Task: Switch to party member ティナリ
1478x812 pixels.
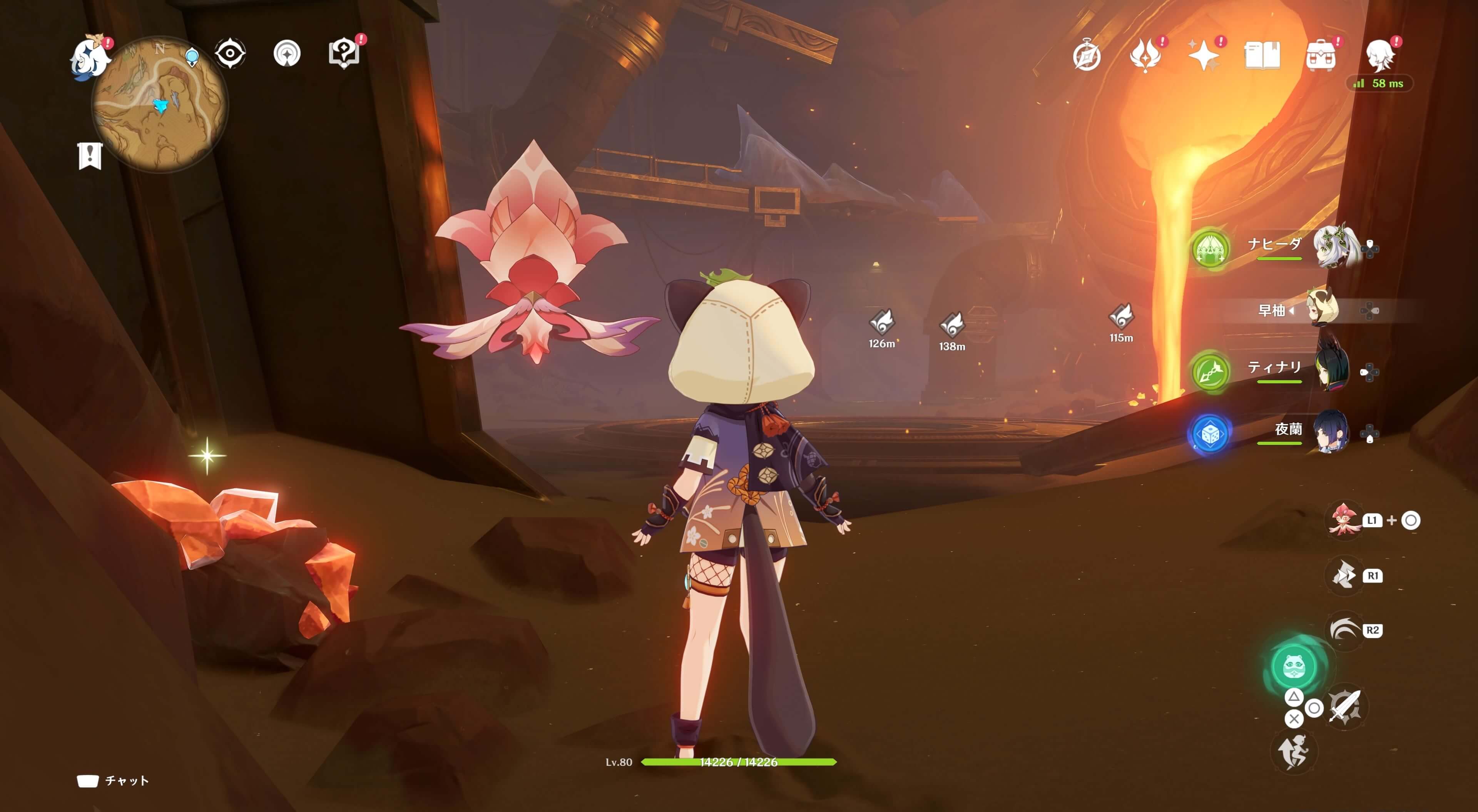Action: [1331, 370]
